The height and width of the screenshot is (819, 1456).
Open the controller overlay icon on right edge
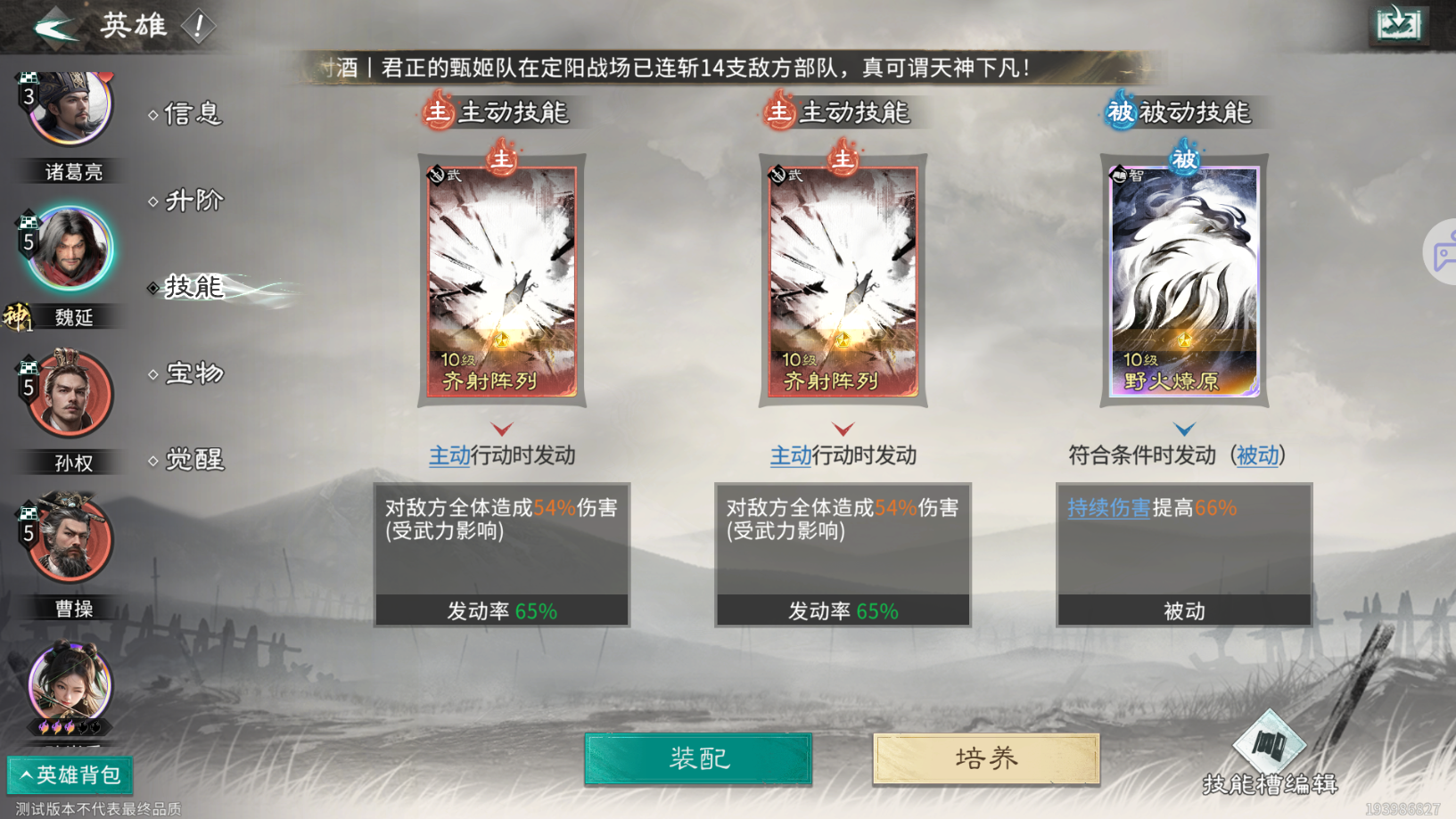(x=1444, y=252)
